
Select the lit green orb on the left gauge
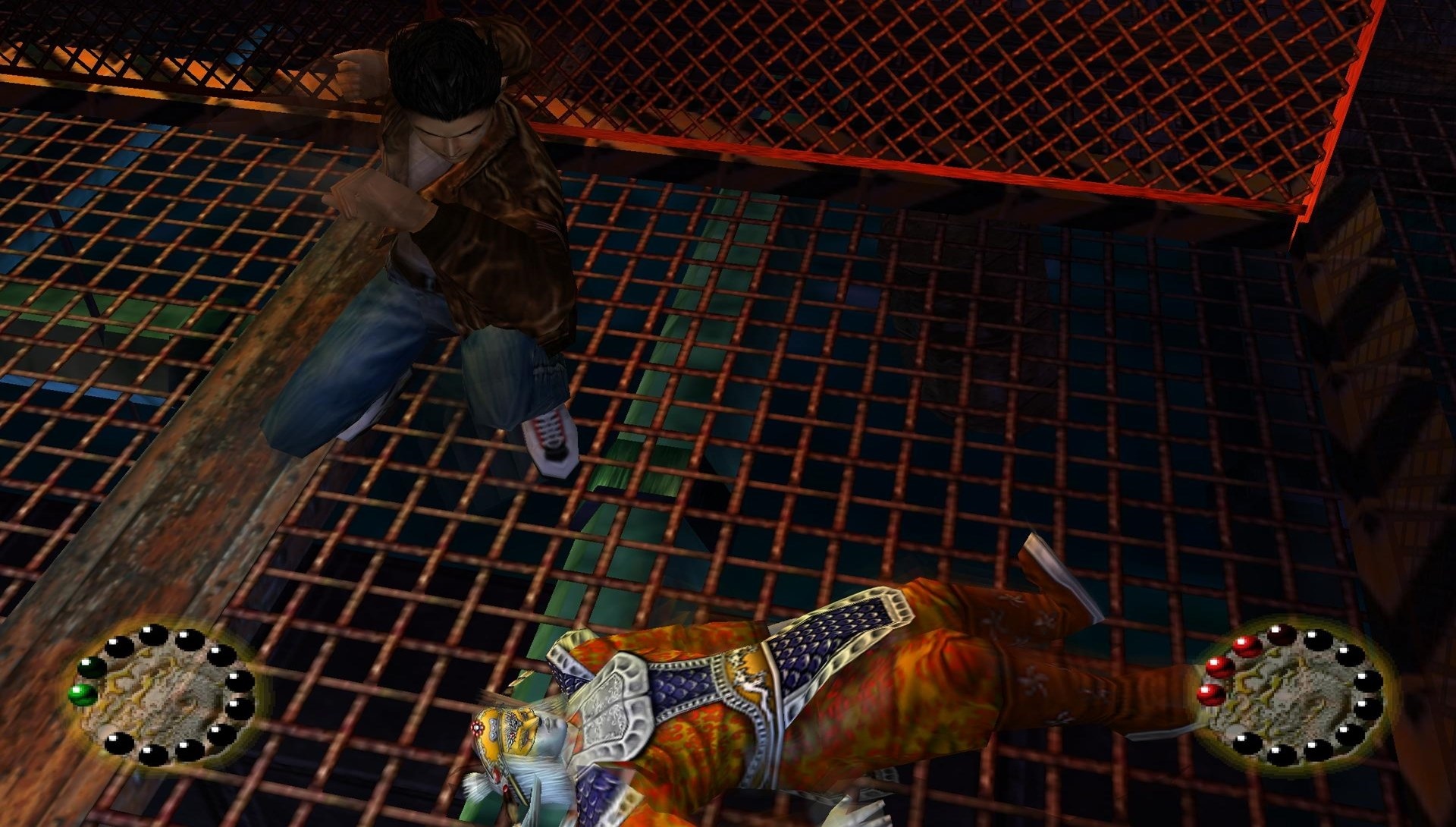tap(81, 694)
